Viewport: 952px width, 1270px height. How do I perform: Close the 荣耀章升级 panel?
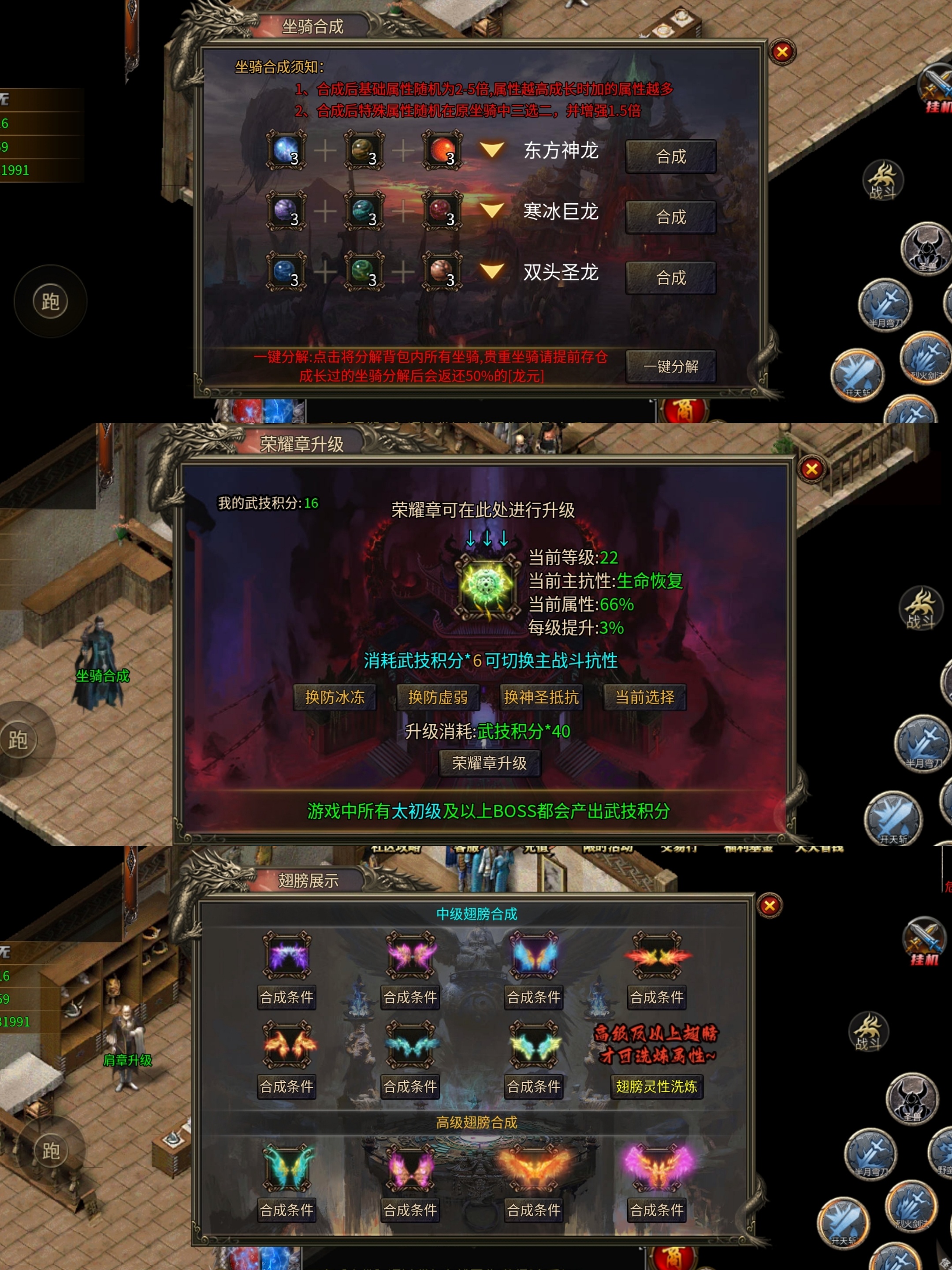(811, 469)
